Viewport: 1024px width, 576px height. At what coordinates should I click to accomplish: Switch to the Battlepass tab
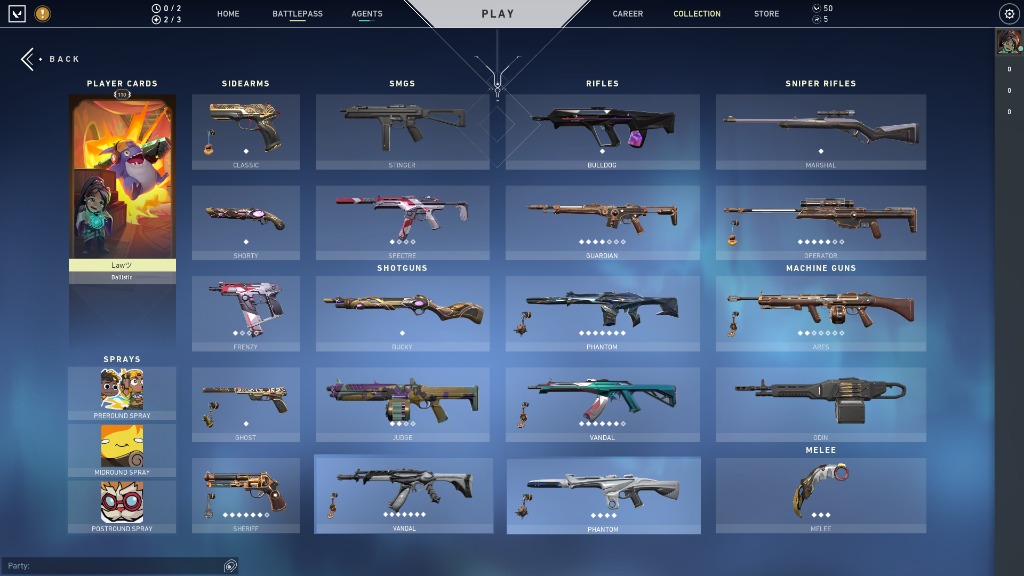[x=297, y=14]
